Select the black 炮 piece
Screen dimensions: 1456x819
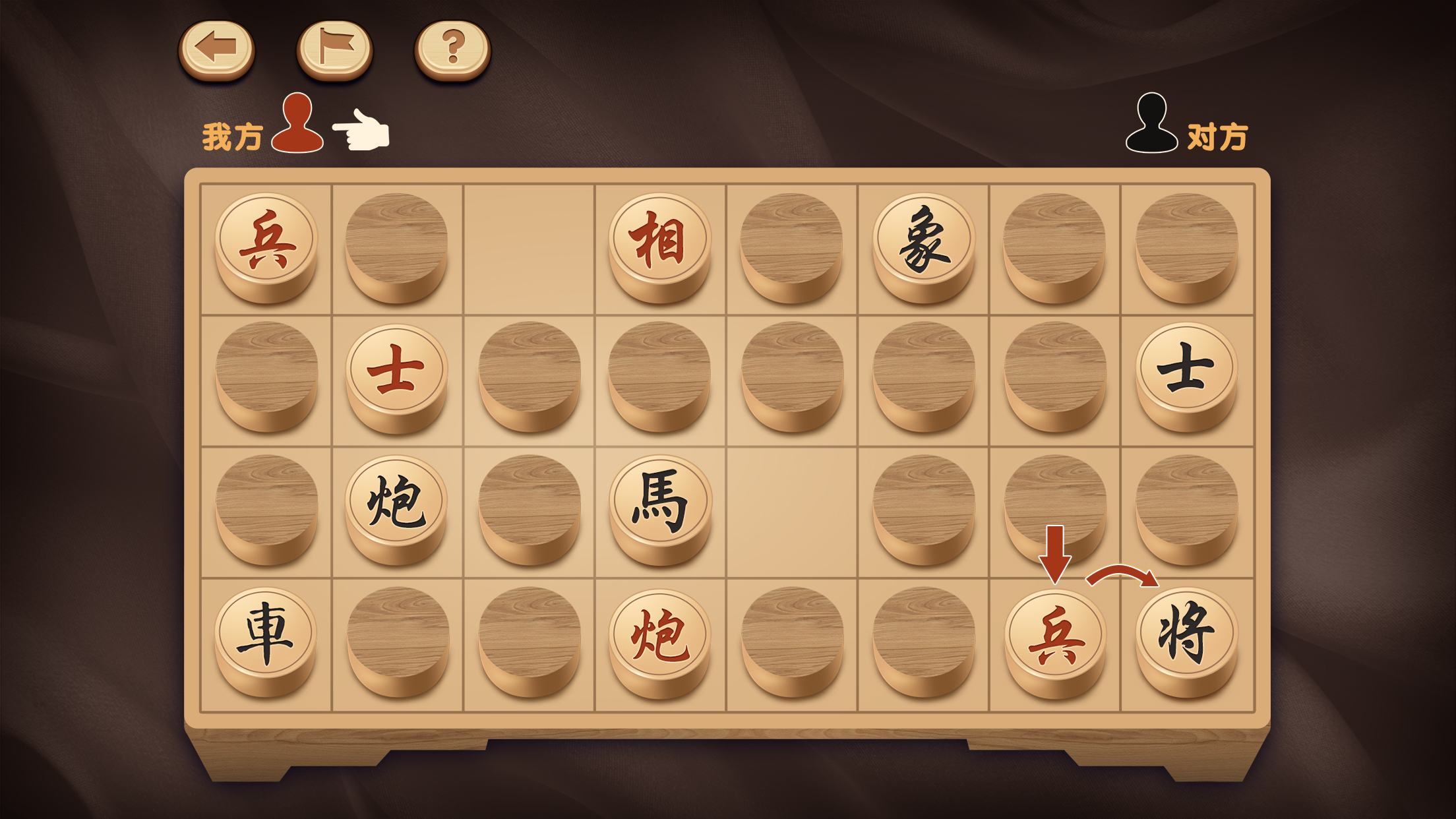396,502
